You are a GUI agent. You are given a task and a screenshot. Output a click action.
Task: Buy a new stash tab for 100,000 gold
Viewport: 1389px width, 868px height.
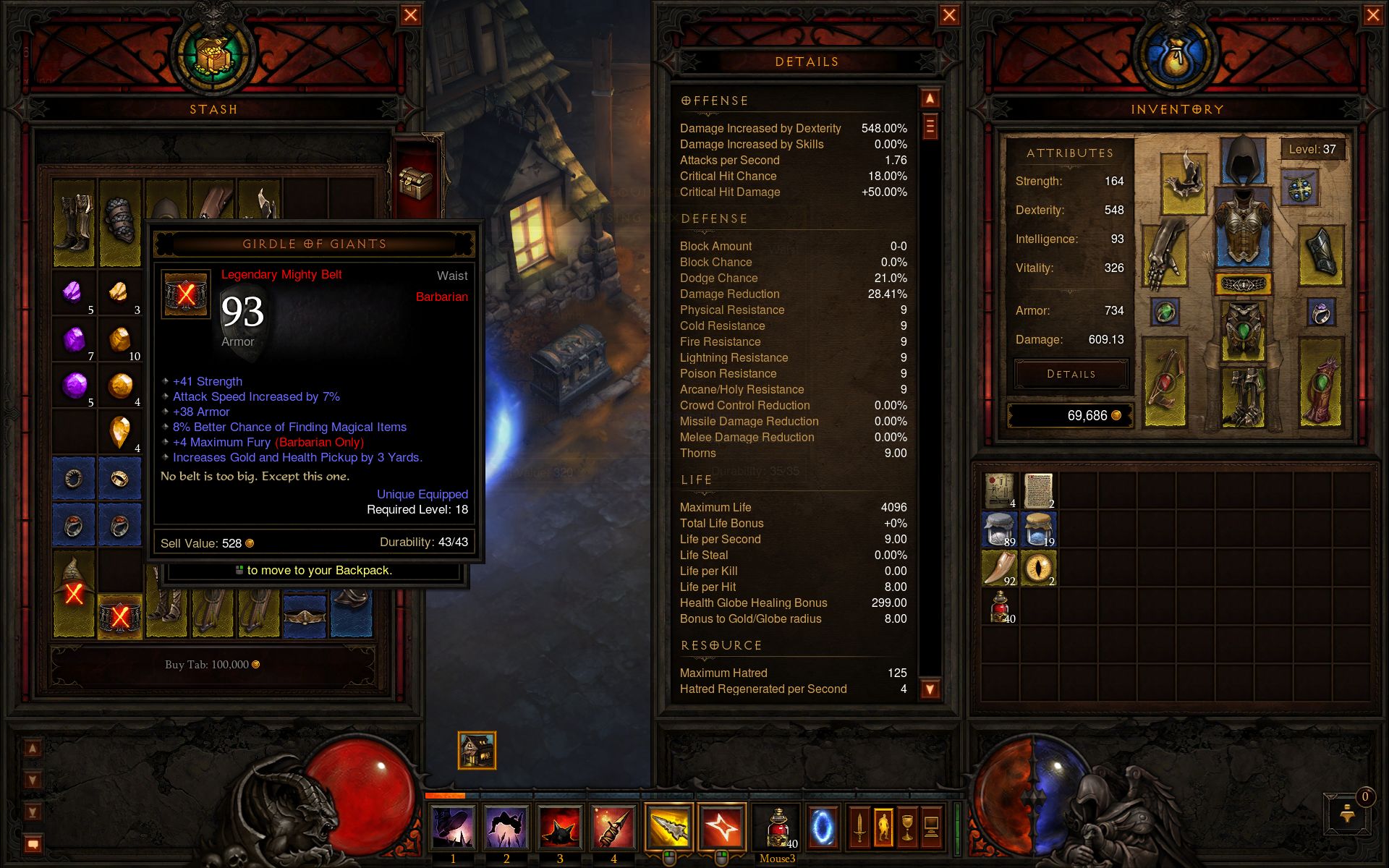212,665
